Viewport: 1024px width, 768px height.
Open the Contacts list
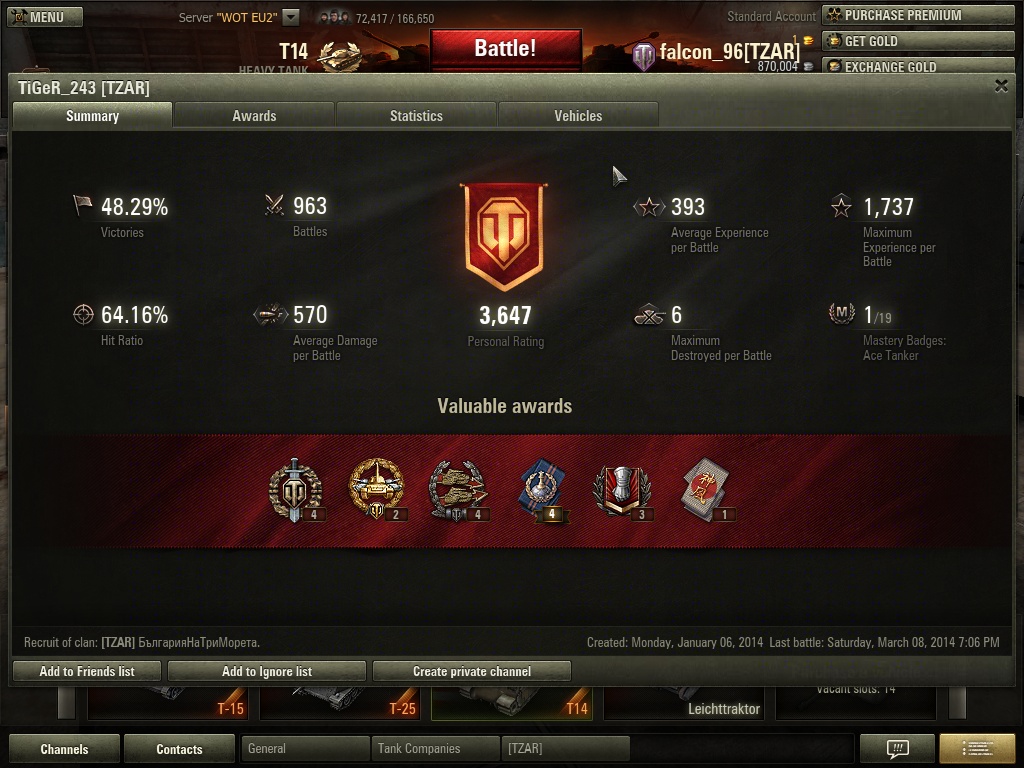(179, 749)
